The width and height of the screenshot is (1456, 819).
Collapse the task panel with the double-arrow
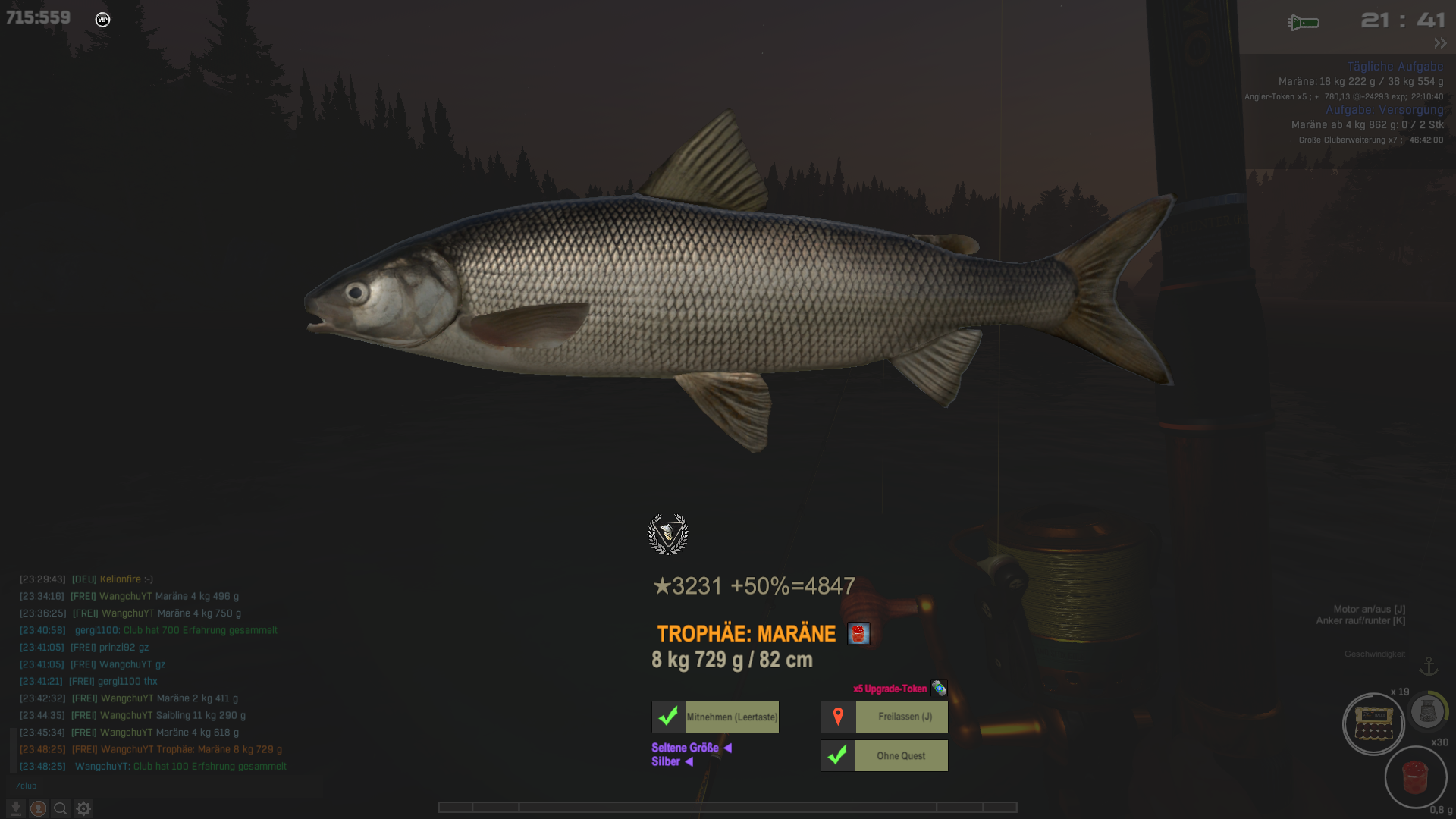tap(1440, 43)
